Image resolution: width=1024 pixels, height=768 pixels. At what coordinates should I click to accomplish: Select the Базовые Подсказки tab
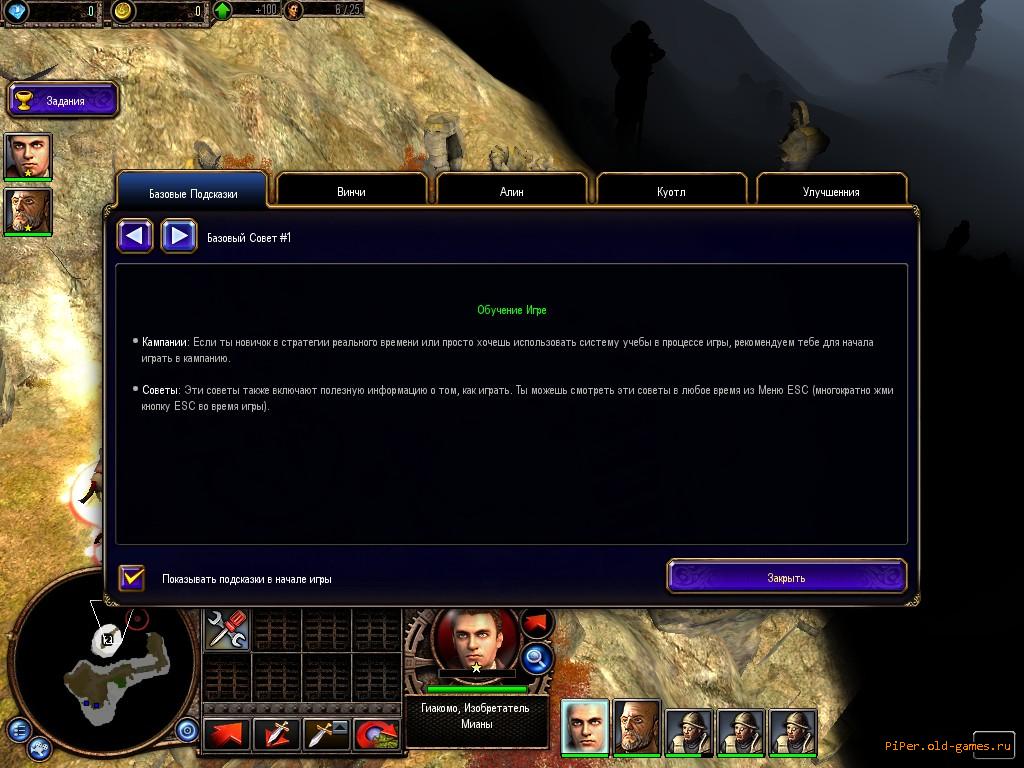[x=193, y=193]
